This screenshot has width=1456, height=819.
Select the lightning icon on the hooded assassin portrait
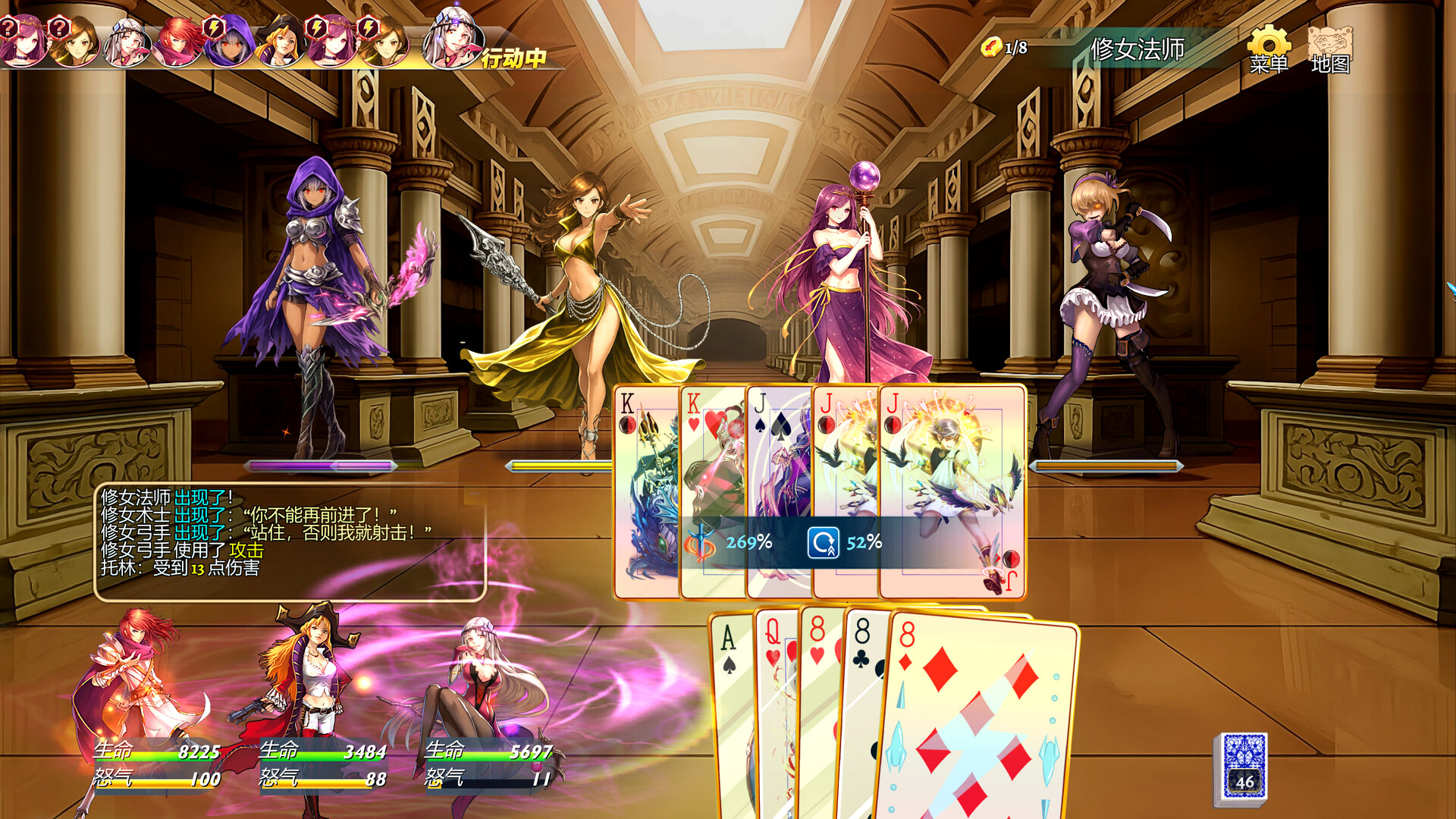(213, 27)
